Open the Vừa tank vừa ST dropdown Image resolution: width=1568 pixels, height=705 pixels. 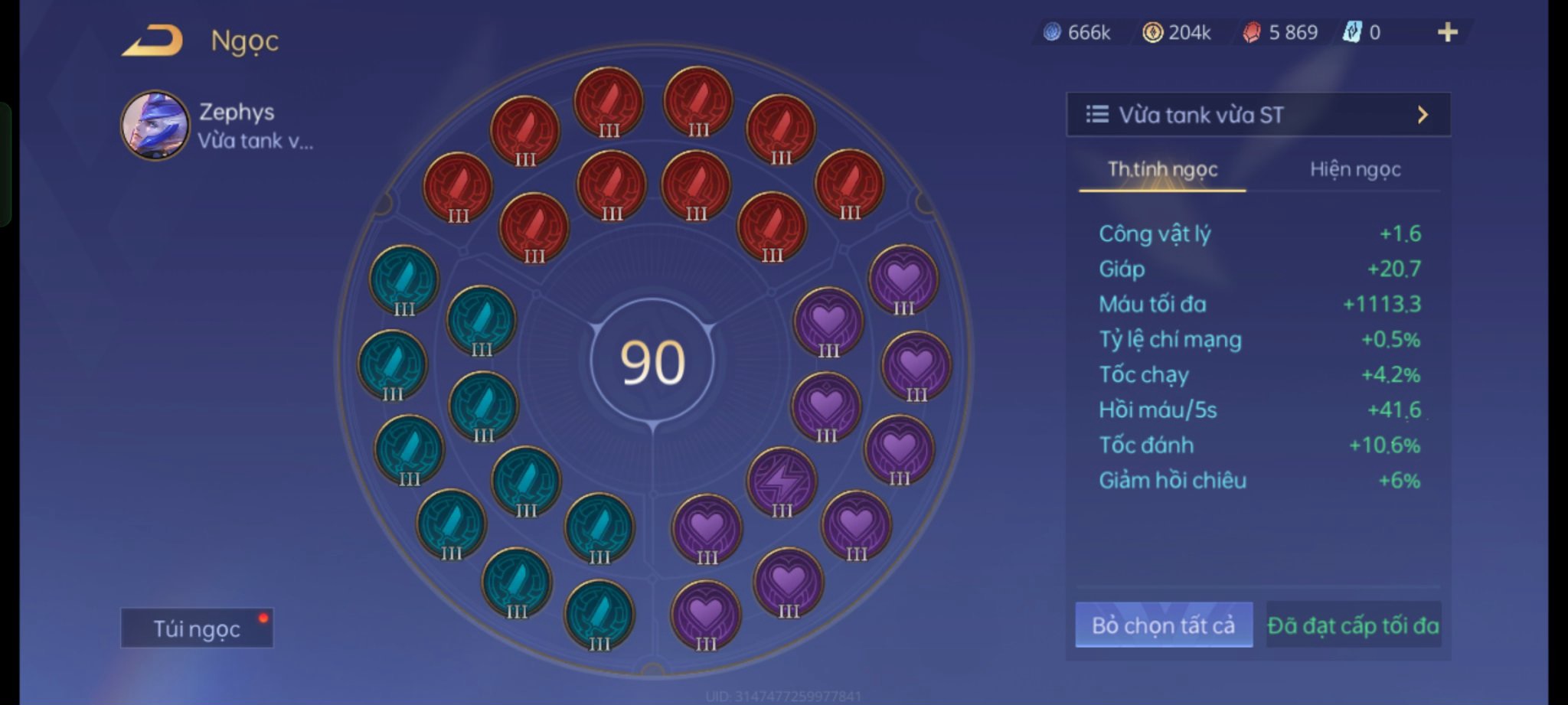(1258, 115)
